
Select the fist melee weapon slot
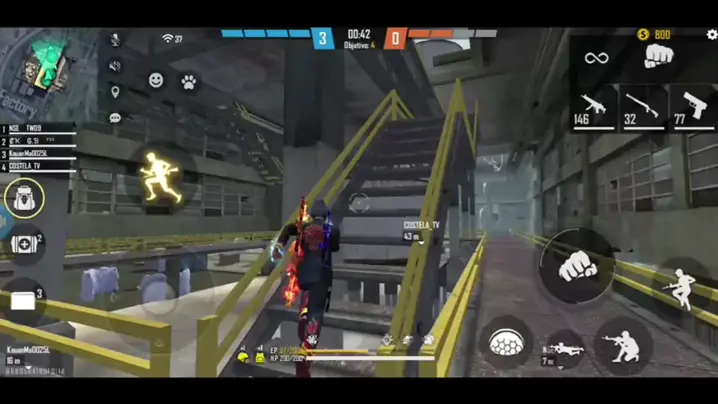(657, 56)
